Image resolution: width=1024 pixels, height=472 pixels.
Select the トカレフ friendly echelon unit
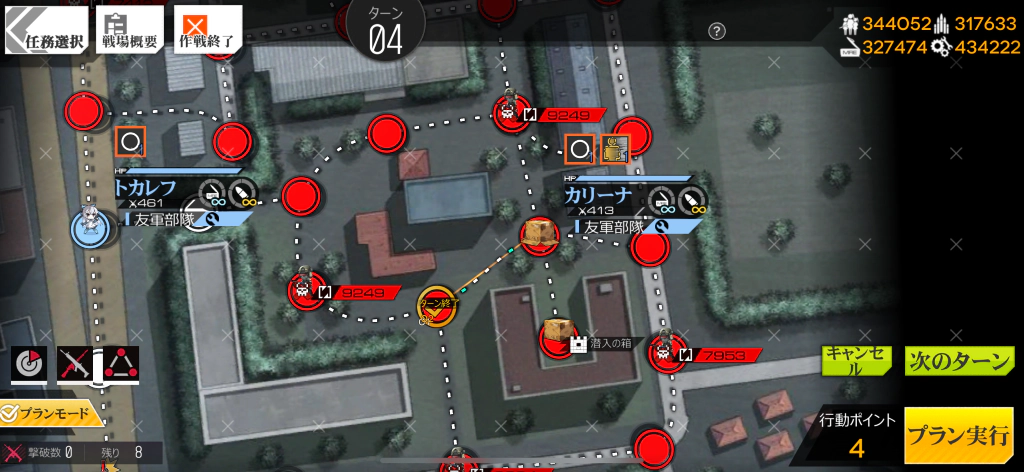click(x=90, y=228)
